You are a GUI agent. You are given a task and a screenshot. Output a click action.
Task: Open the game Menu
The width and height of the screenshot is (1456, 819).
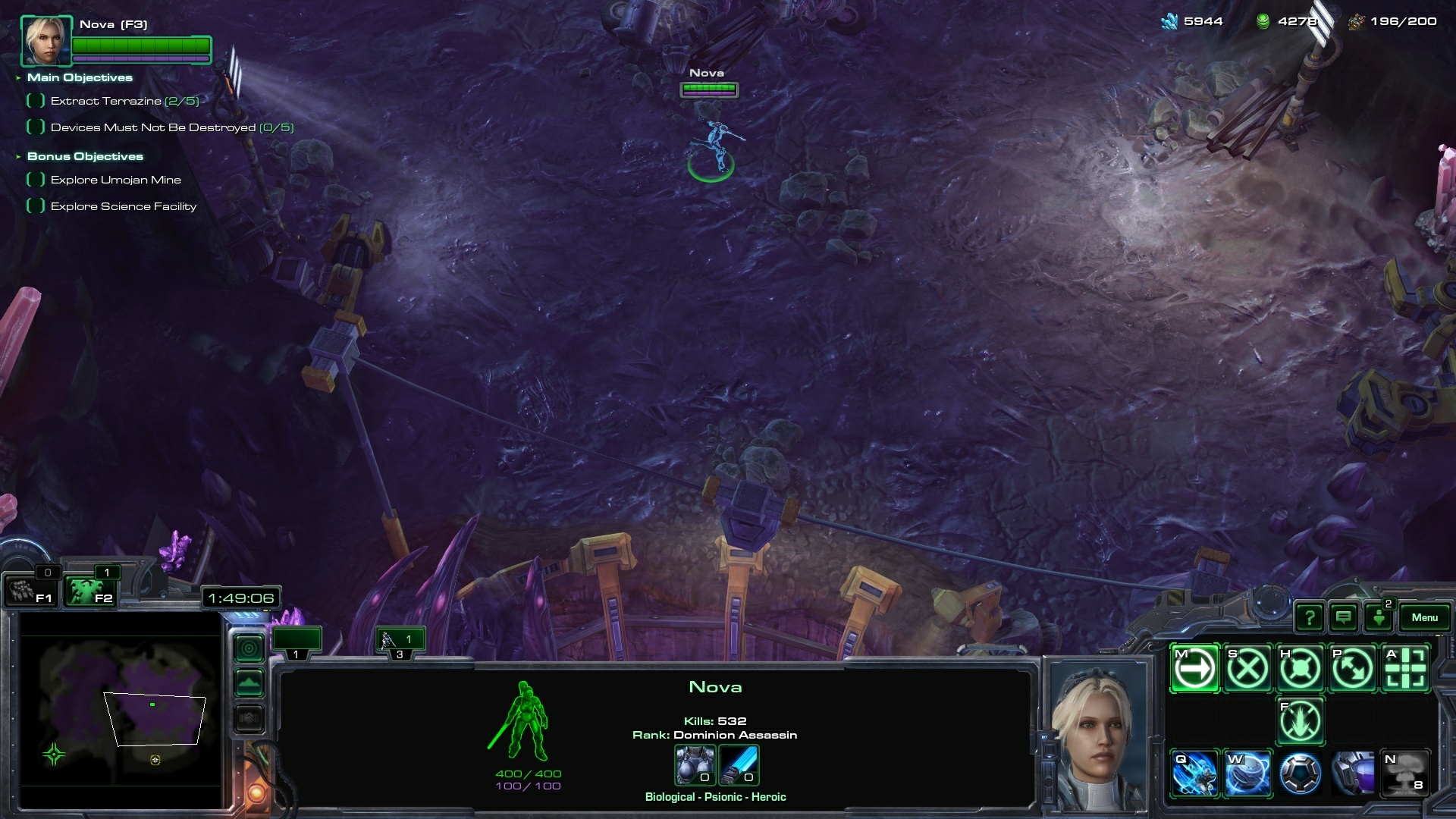point(1424,617)
